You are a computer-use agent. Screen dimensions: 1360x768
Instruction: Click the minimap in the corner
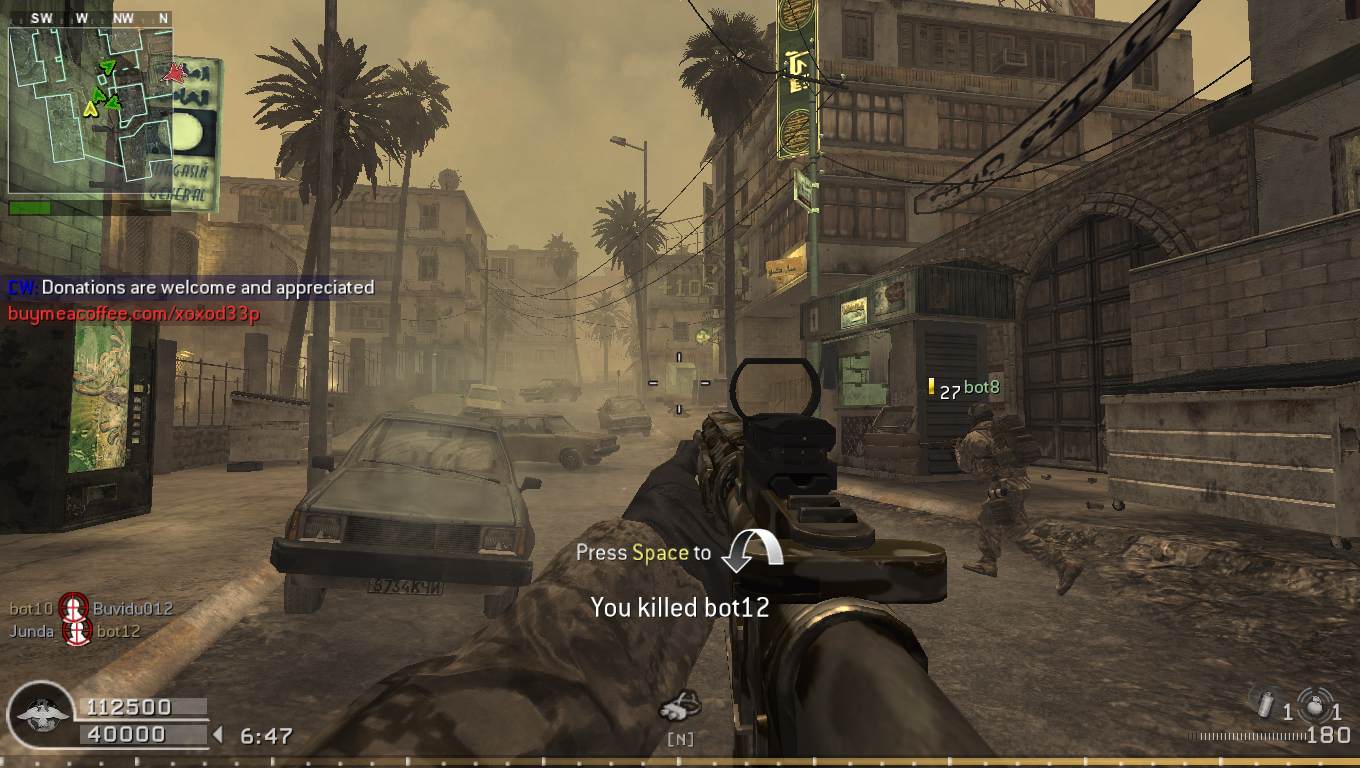[90, 110]
